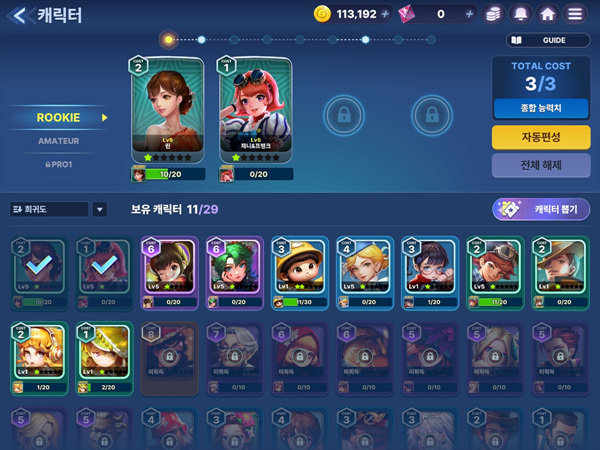Open the 희귀도 sort dropdown
600x450 pixels.
tap(59, 209)
